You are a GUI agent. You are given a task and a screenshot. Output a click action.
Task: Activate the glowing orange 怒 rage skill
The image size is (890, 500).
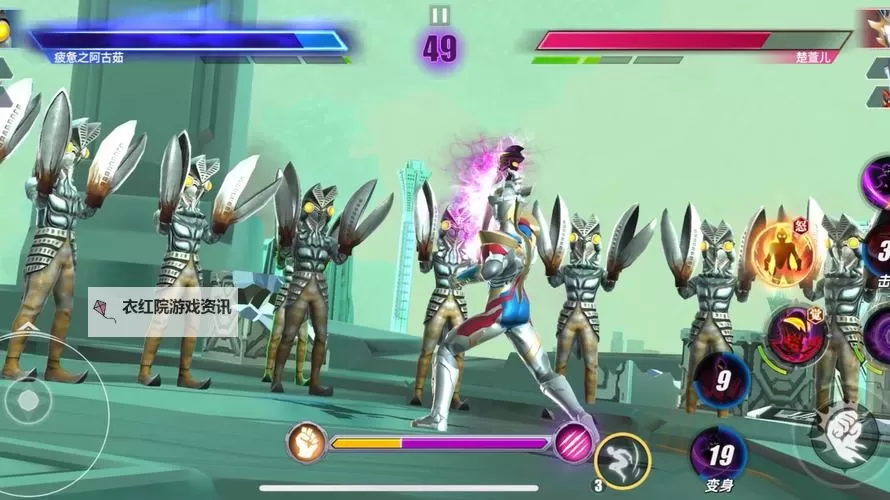[783, 254]
